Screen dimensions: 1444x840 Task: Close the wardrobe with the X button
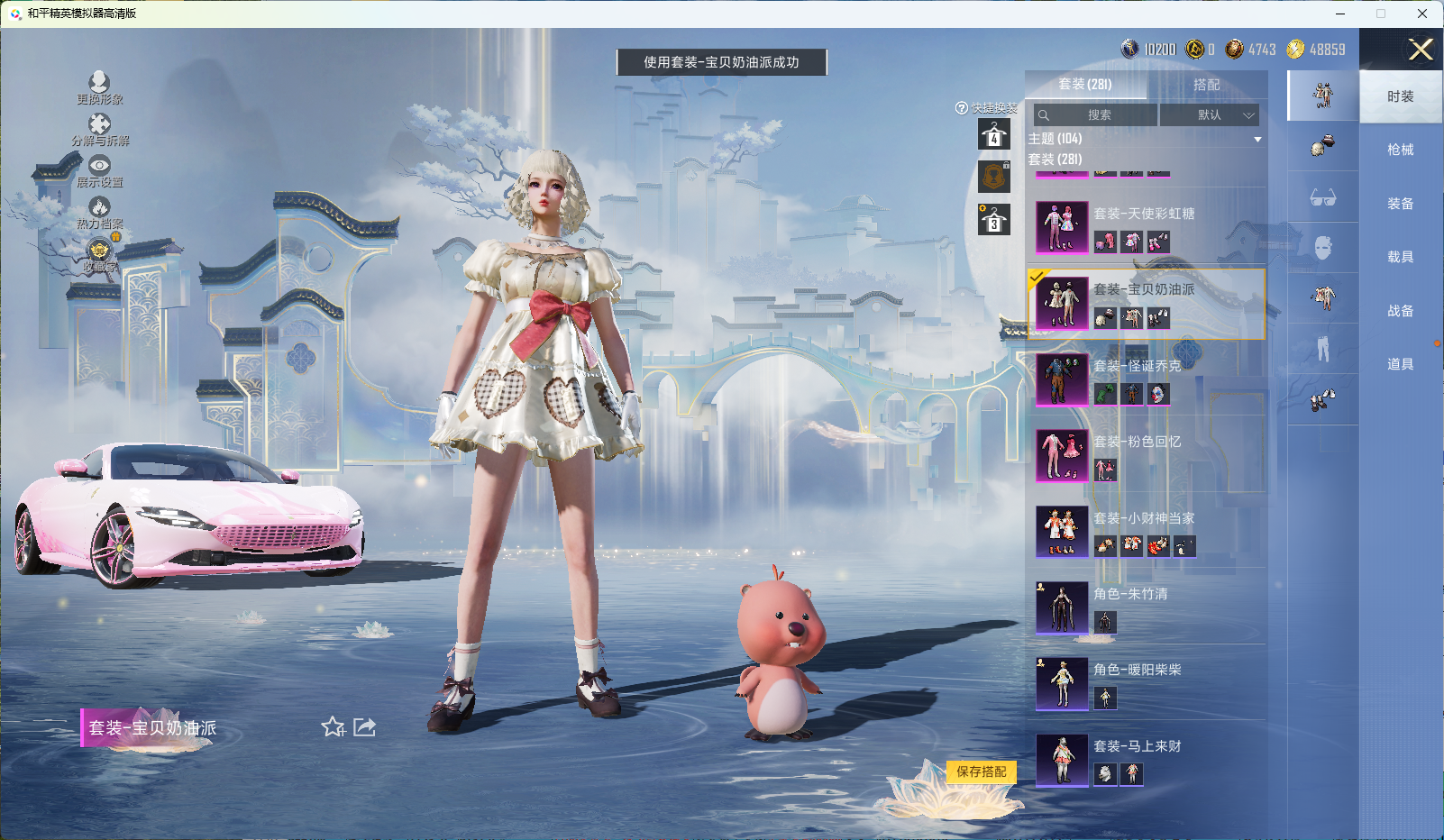[x=1421, y=50]
